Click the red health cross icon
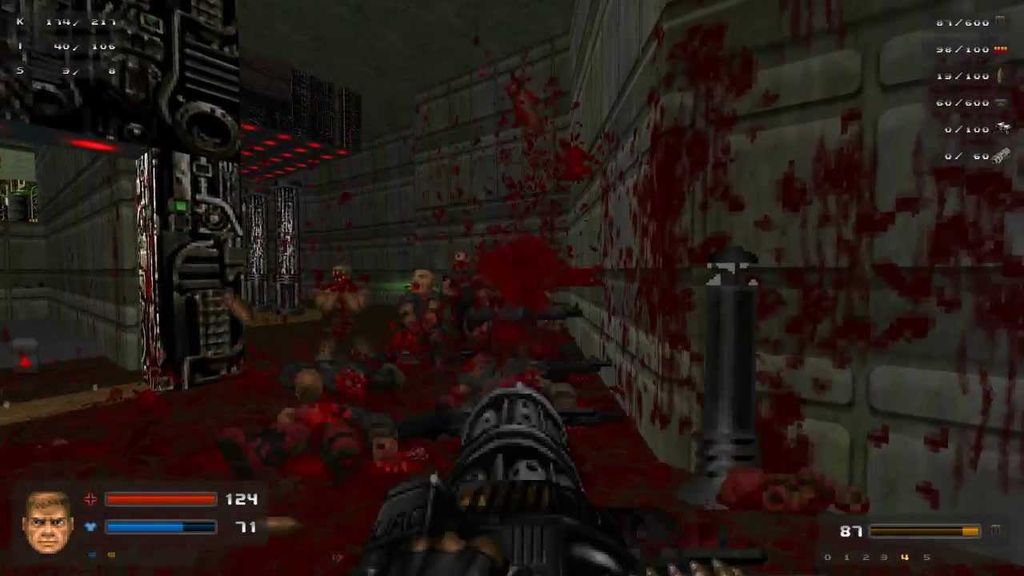The width and height of the screenshot is (1024, 576). 91,499
